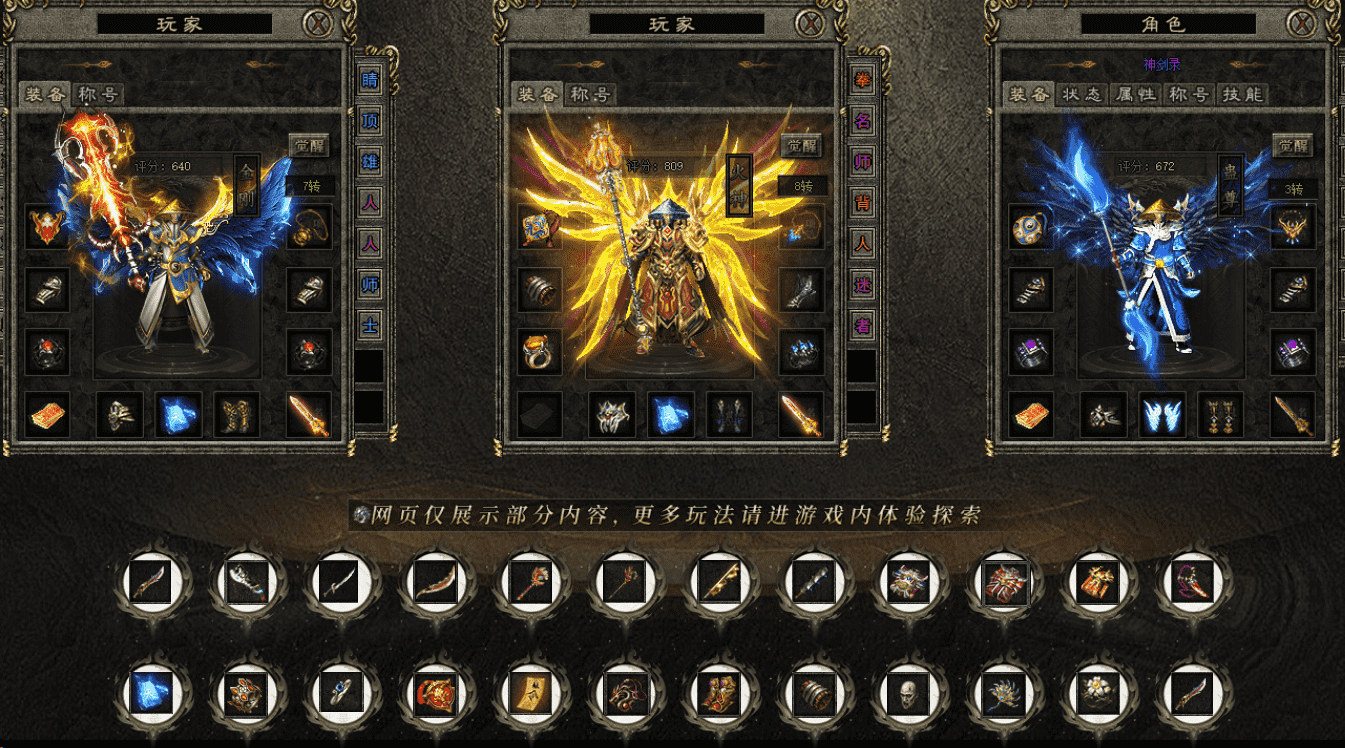The height and width of the screenshot is (748, 1345).
Task: Choose the blue wing pair equipment slot
Action: click(x=1163, y=414)
